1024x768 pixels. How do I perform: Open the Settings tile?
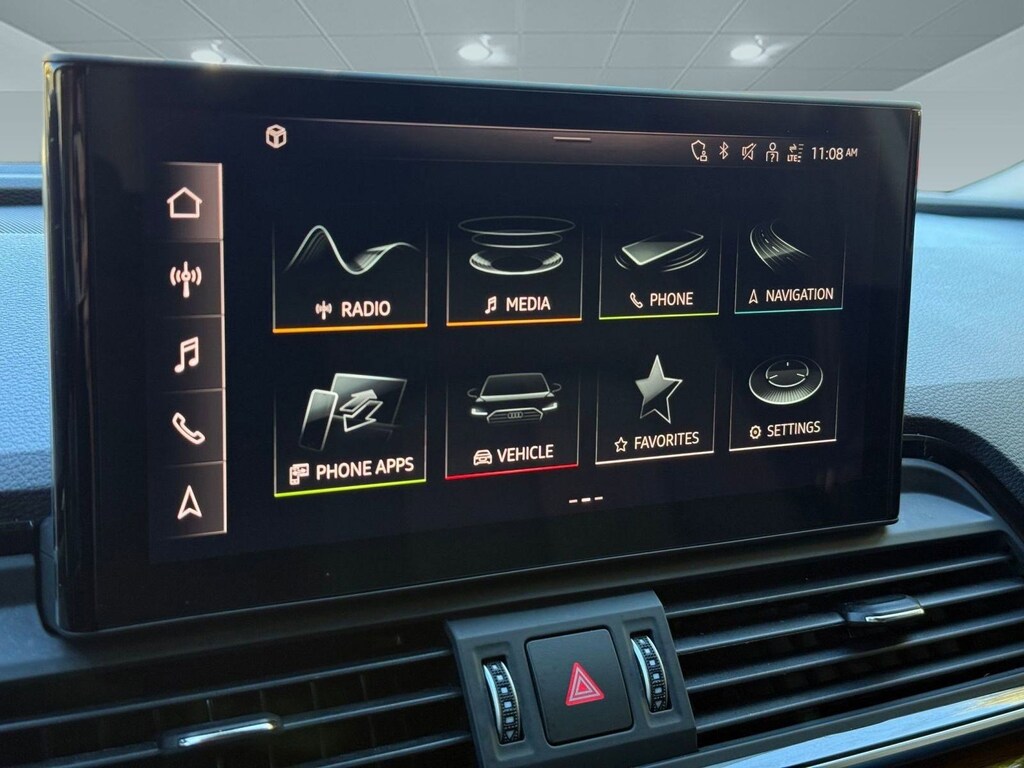click(784, 400)
